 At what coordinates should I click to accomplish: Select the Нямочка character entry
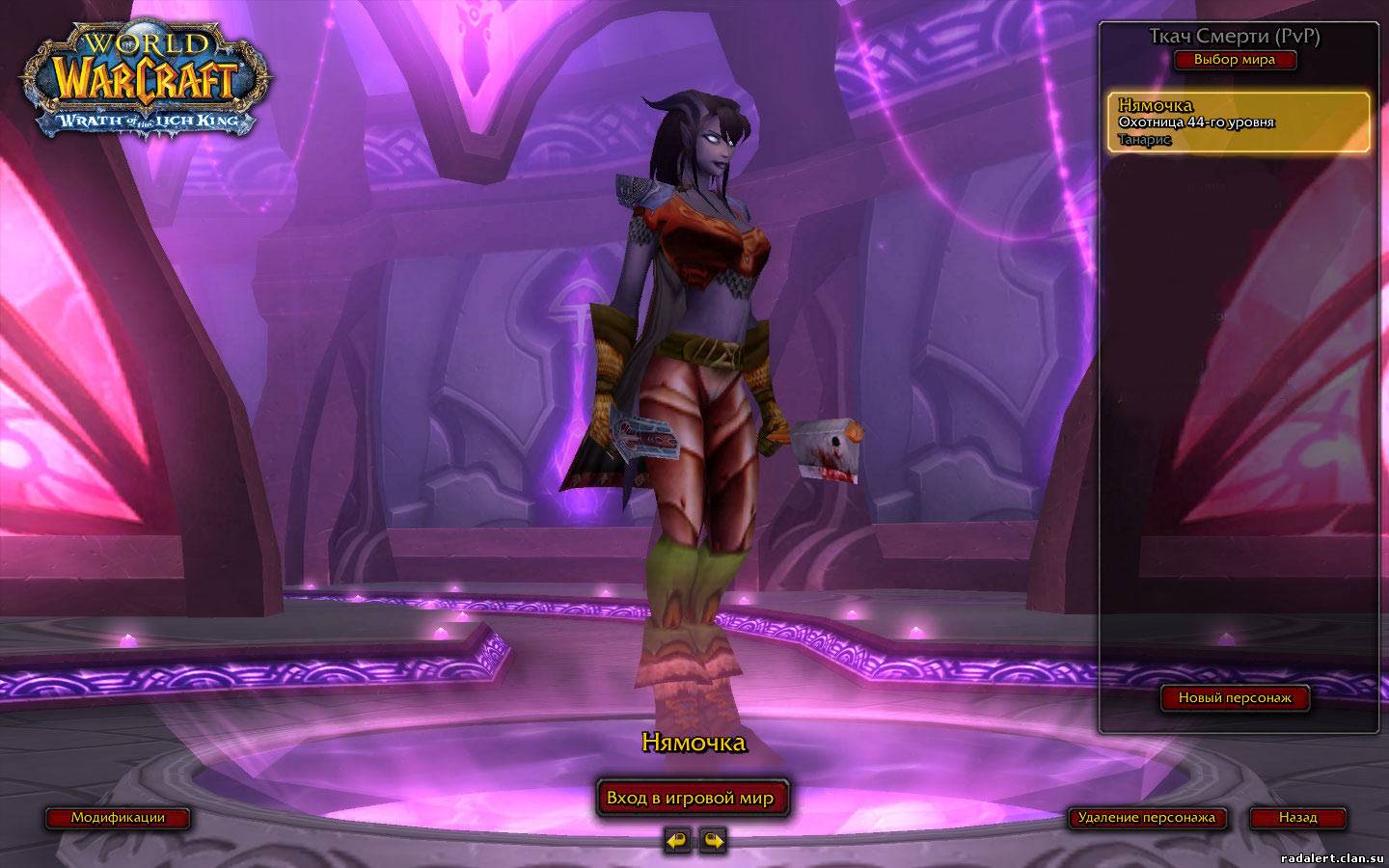1238,122
